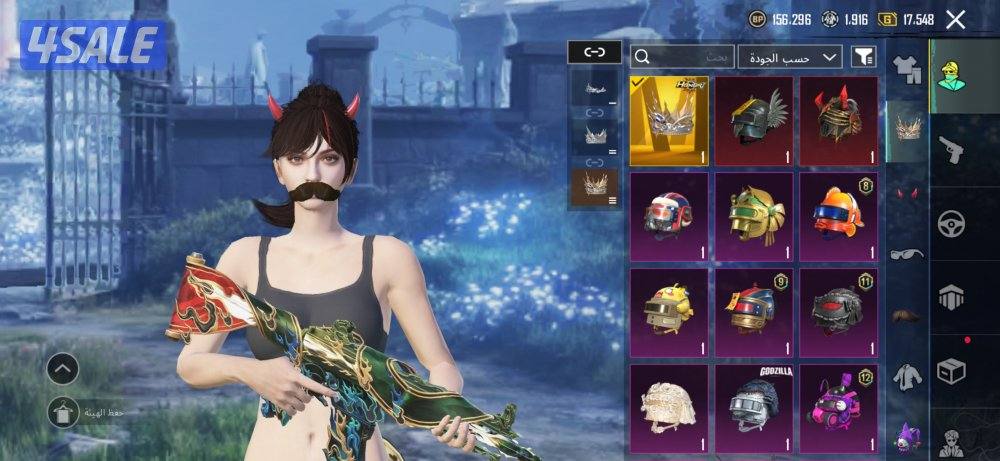
Task: Switch to the weapons pistol tab
Action: point(951,149)
